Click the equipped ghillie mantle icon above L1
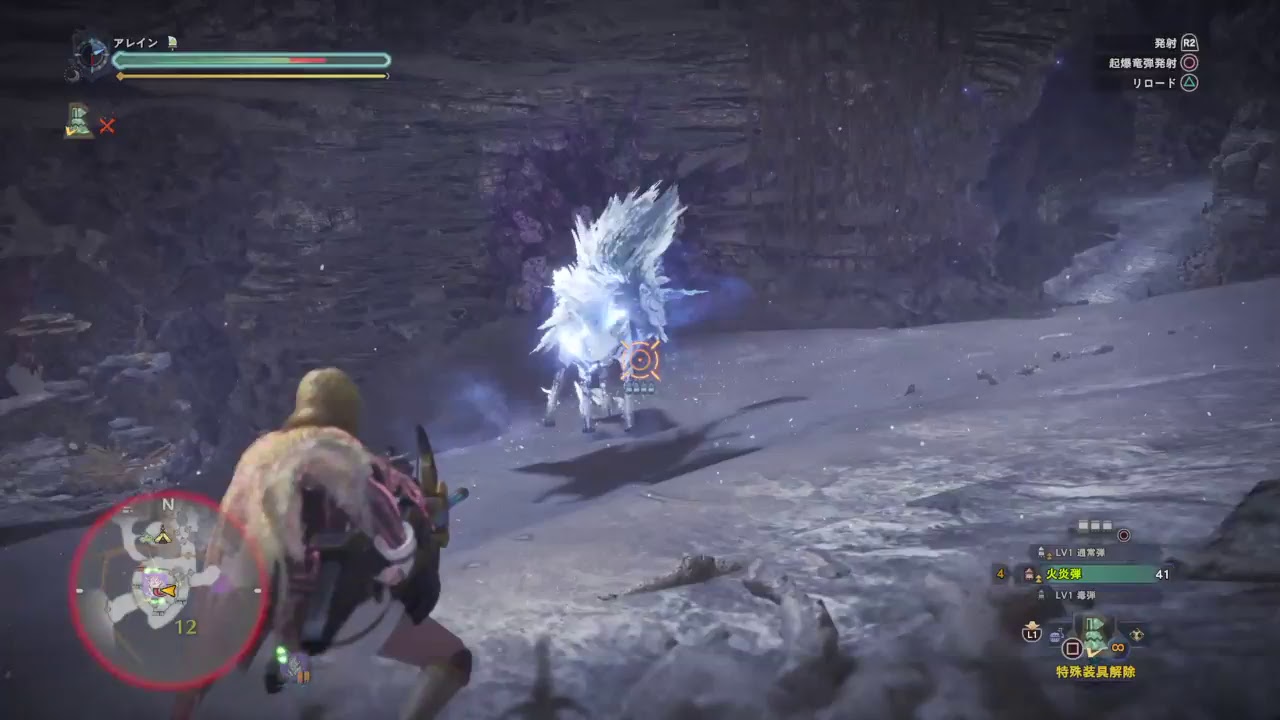 coord(1096,633)
